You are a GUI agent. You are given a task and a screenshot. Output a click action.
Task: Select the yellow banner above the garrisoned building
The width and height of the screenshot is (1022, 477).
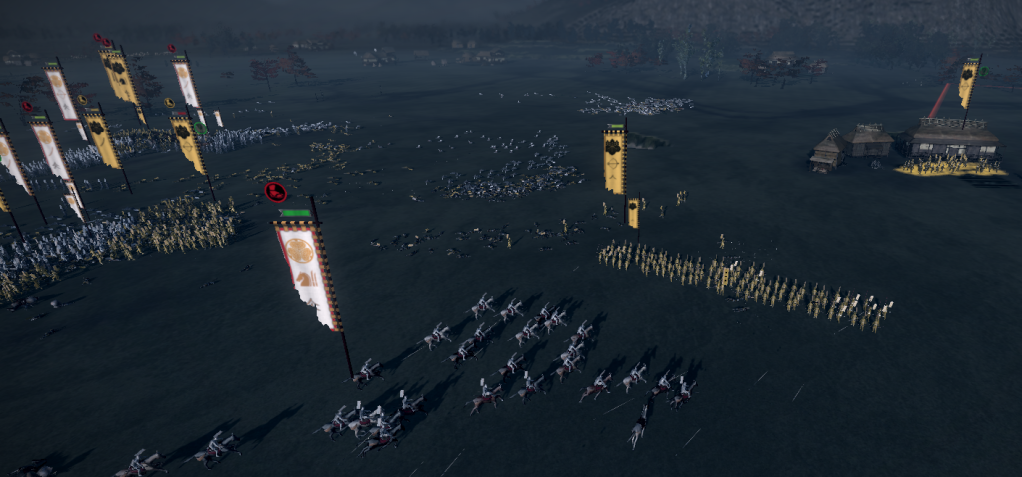coord(967,84)
